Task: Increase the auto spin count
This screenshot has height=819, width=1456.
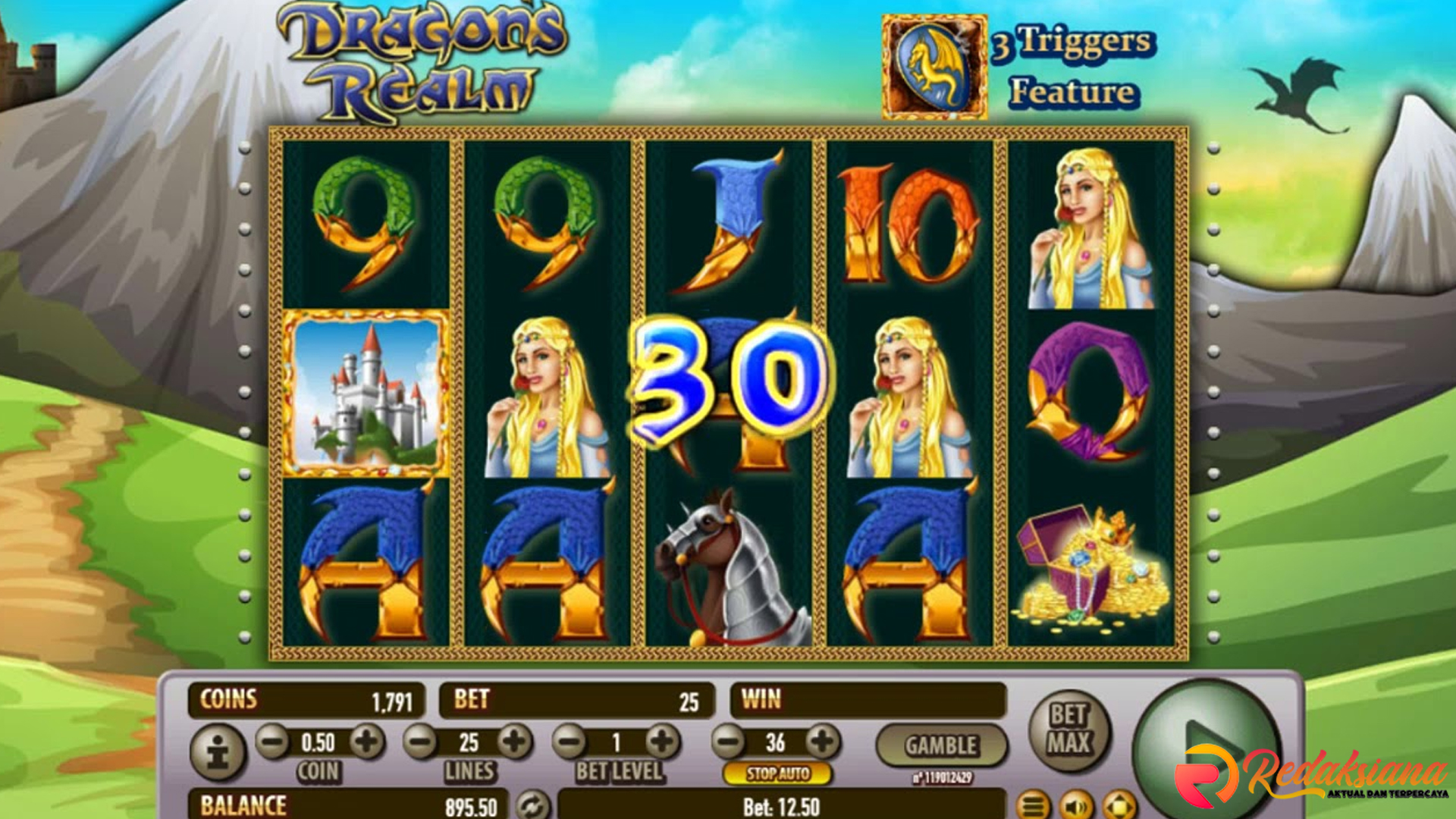Action: [823, 742]
